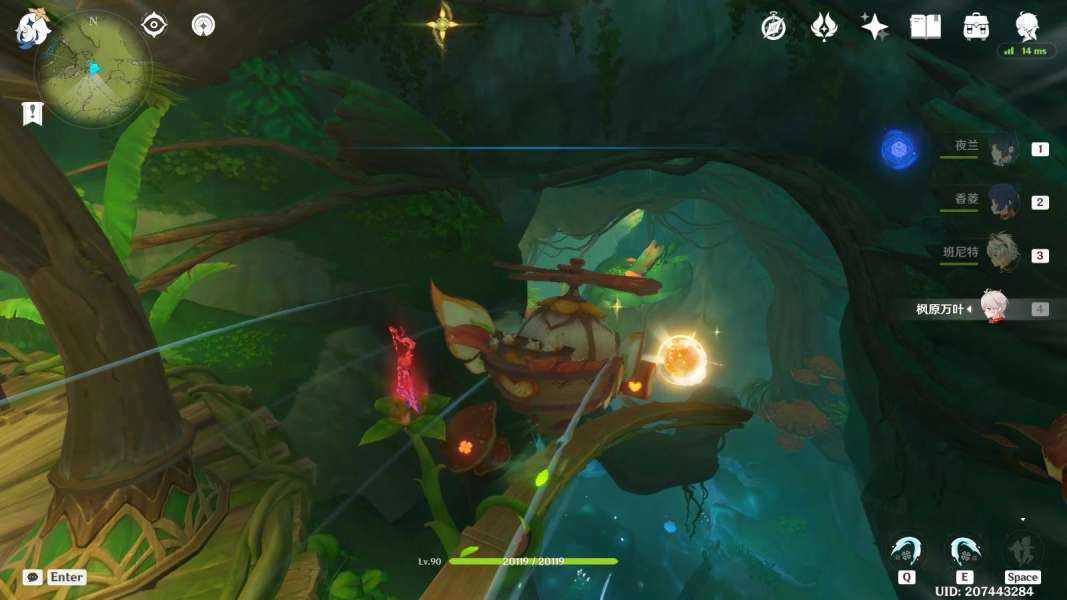Screen dimensions: 1067x600
Task: Switch to party member 香菱
Action: pyautogui.click(x=1003, y=201)
